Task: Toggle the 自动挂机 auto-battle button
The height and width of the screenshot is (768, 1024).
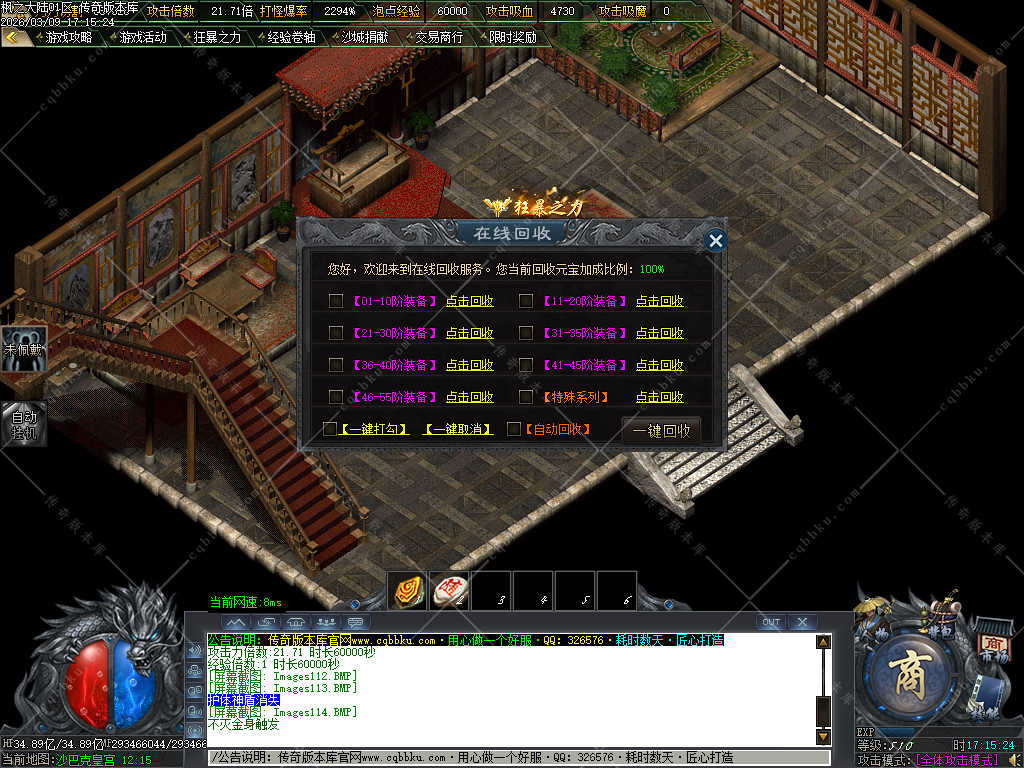Action: tap(23, 424)
